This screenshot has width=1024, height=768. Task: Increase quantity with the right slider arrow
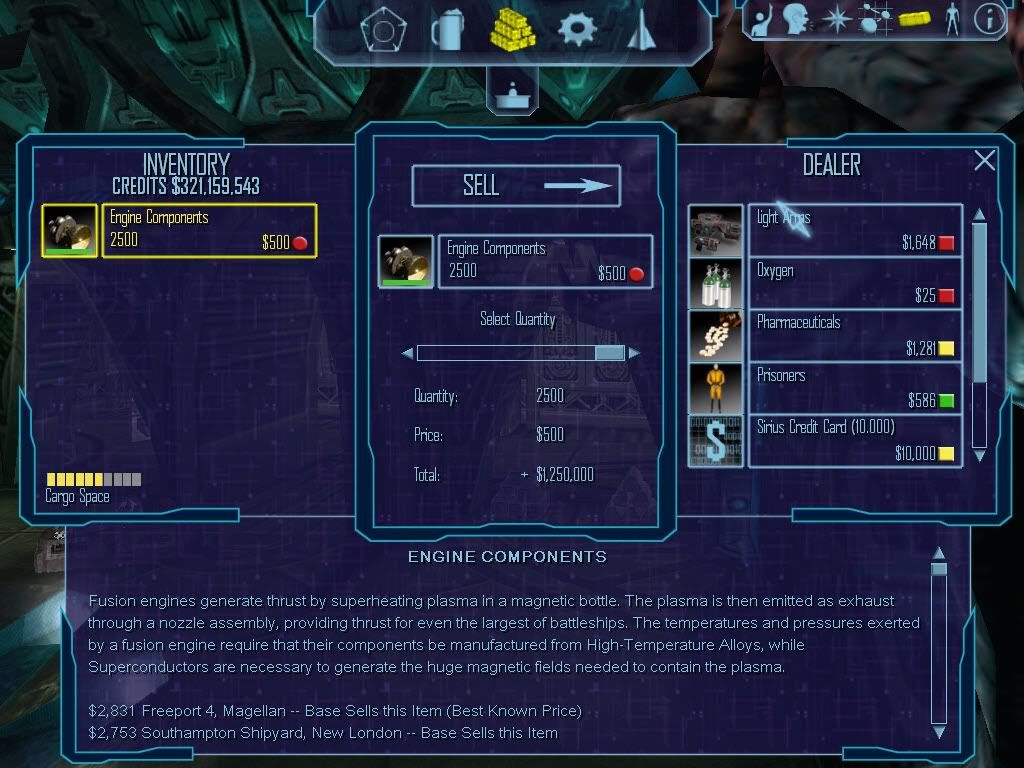pos(634,353)
